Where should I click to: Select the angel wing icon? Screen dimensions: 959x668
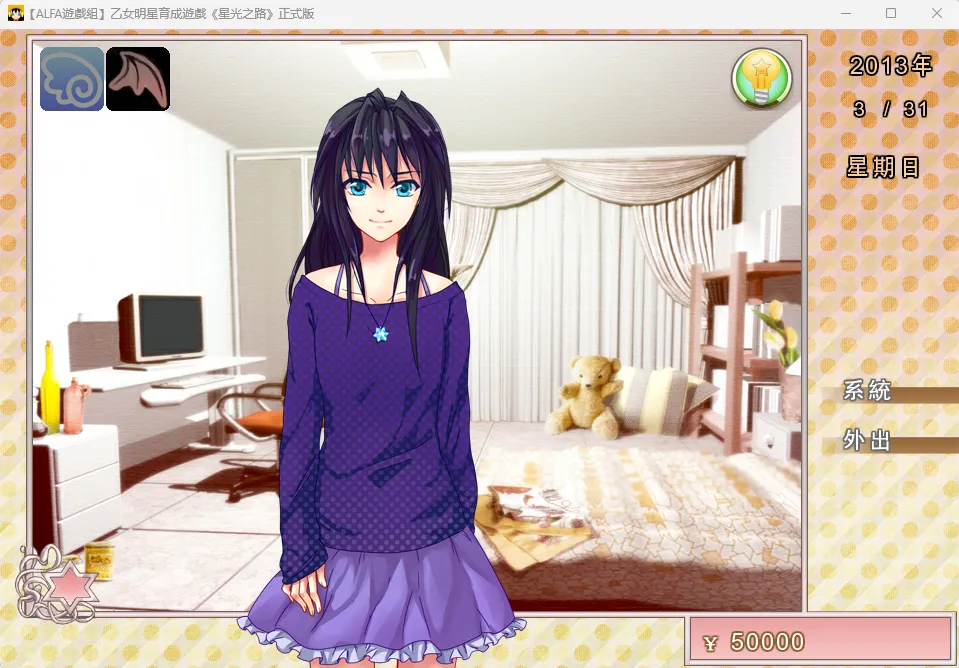(x=72, y=79)
